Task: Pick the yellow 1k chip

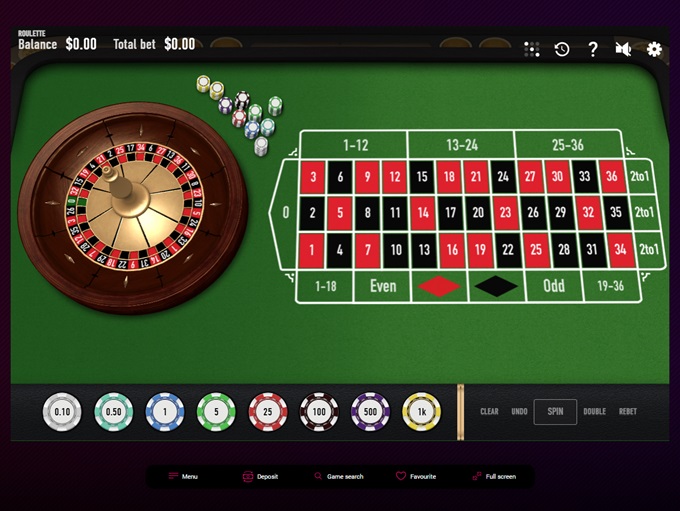Action: coord(421,411)
